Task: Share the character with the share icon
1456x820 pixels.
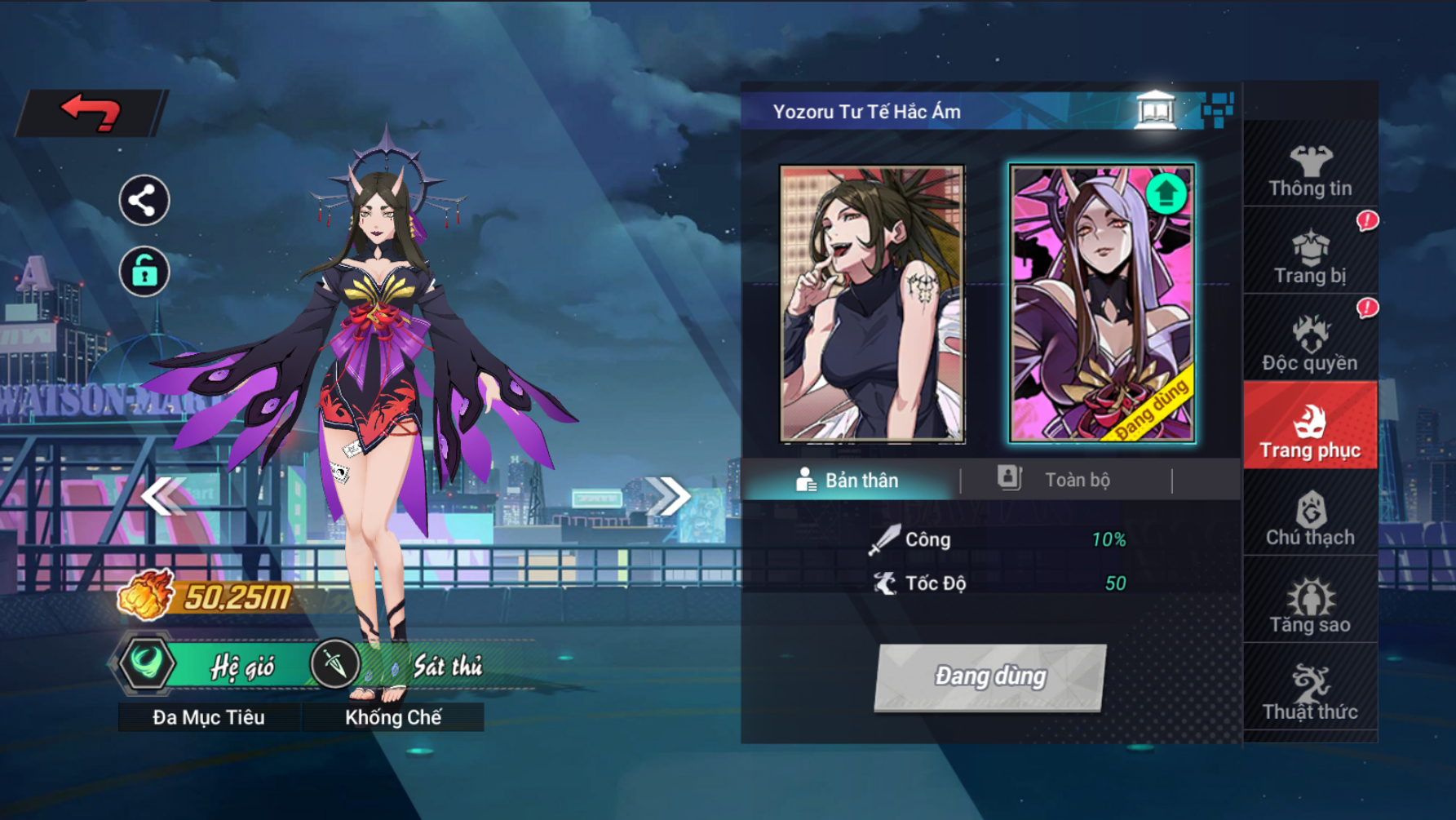Action: pos(144,201)
